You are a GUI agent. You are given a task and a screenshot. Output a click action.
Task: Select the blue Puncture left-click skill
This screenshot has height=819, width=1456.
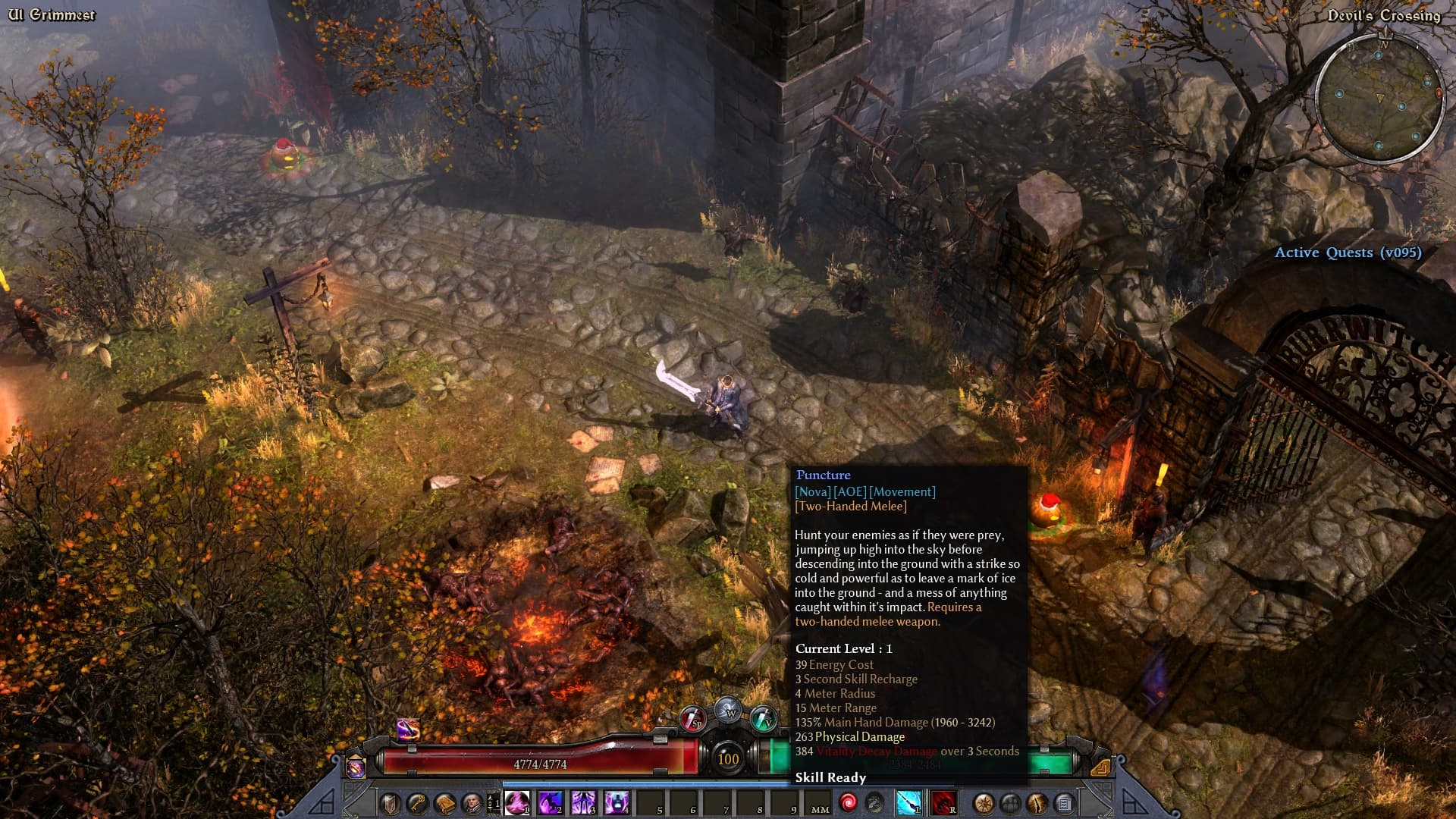[908, 802]
